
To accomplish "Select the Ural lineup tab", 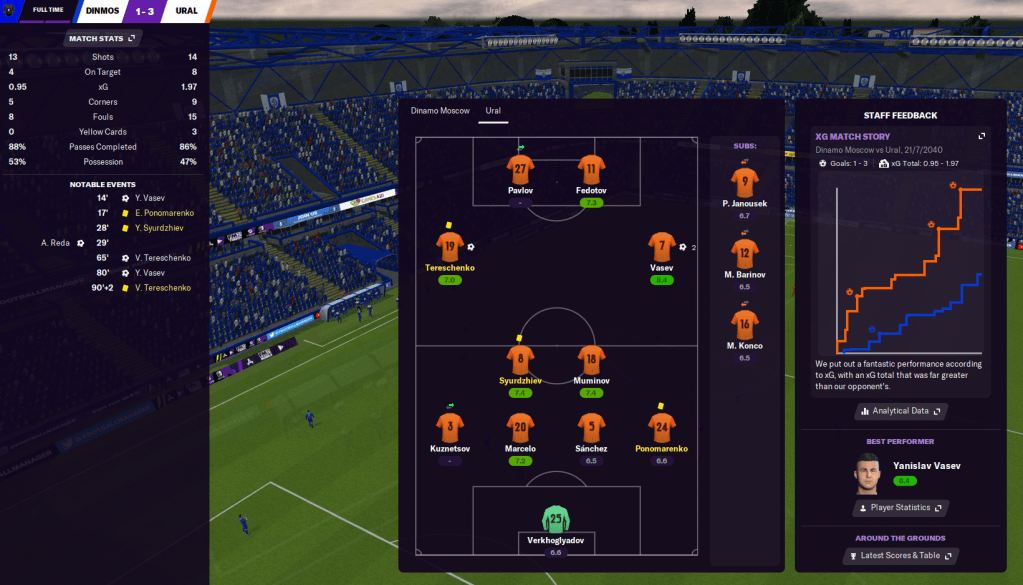I will coord(493,110).
